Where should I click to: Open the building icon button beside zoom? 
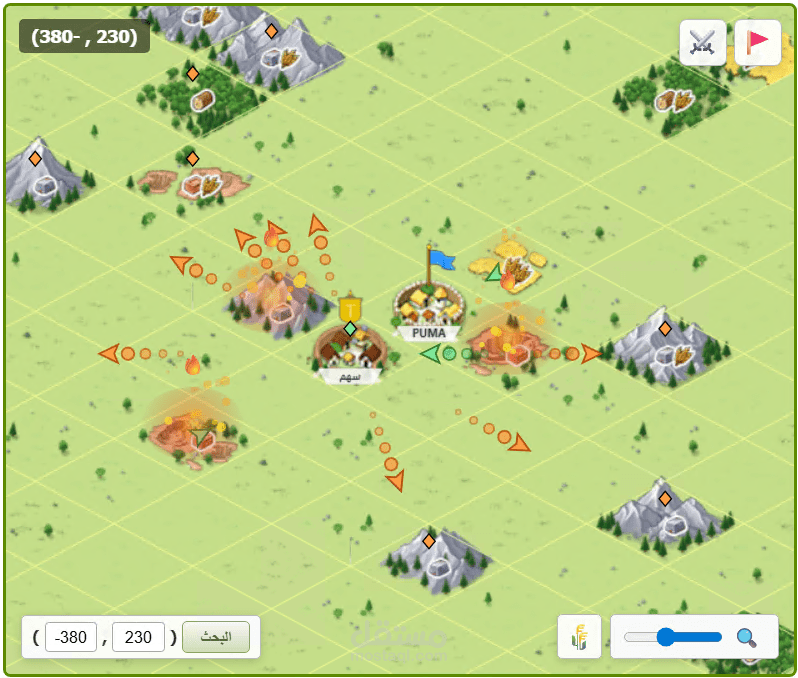pos(579,637)
